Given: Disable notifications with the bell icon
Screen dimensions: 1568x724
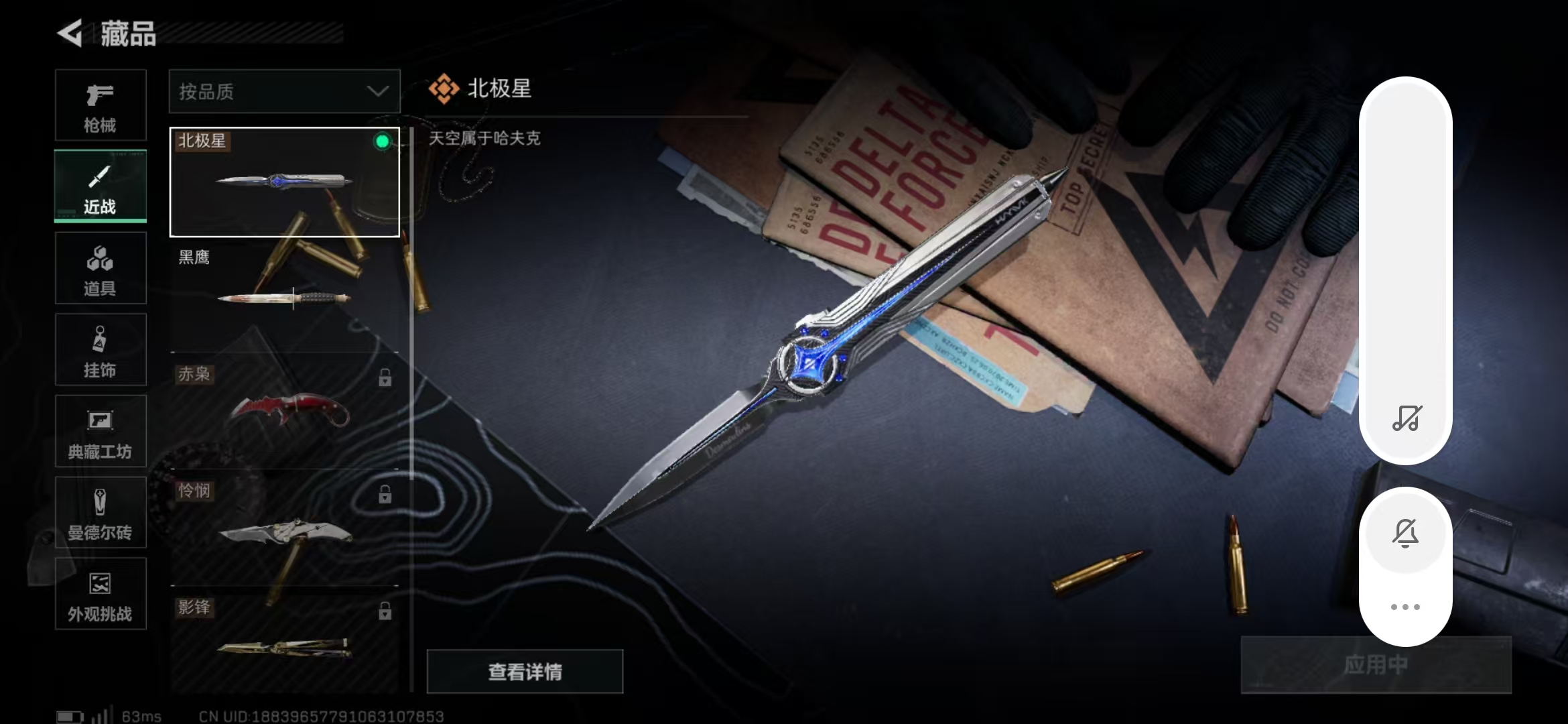Looking at the screenshot, I should click(1406, 533).
